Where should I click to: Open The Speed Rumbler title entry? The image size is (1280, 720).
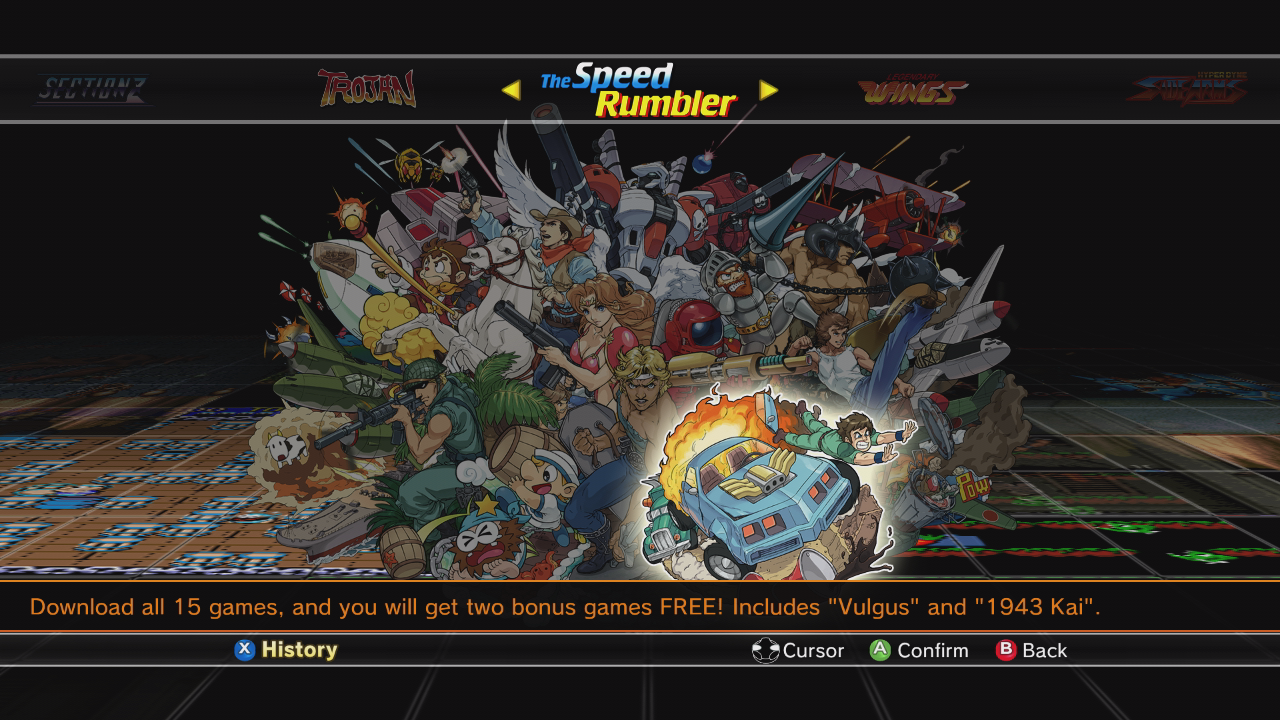pos(640,90)
